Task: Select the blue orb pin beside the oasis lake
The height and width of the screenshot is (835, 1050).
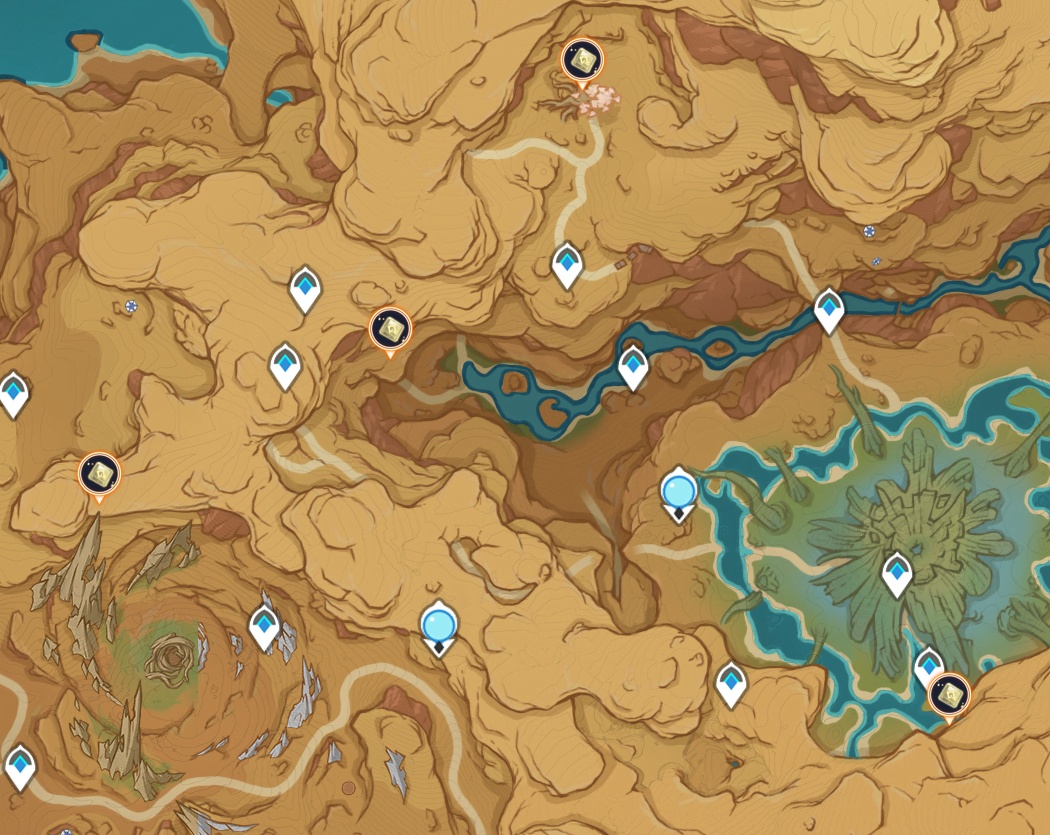Action: tap(679, 493)
